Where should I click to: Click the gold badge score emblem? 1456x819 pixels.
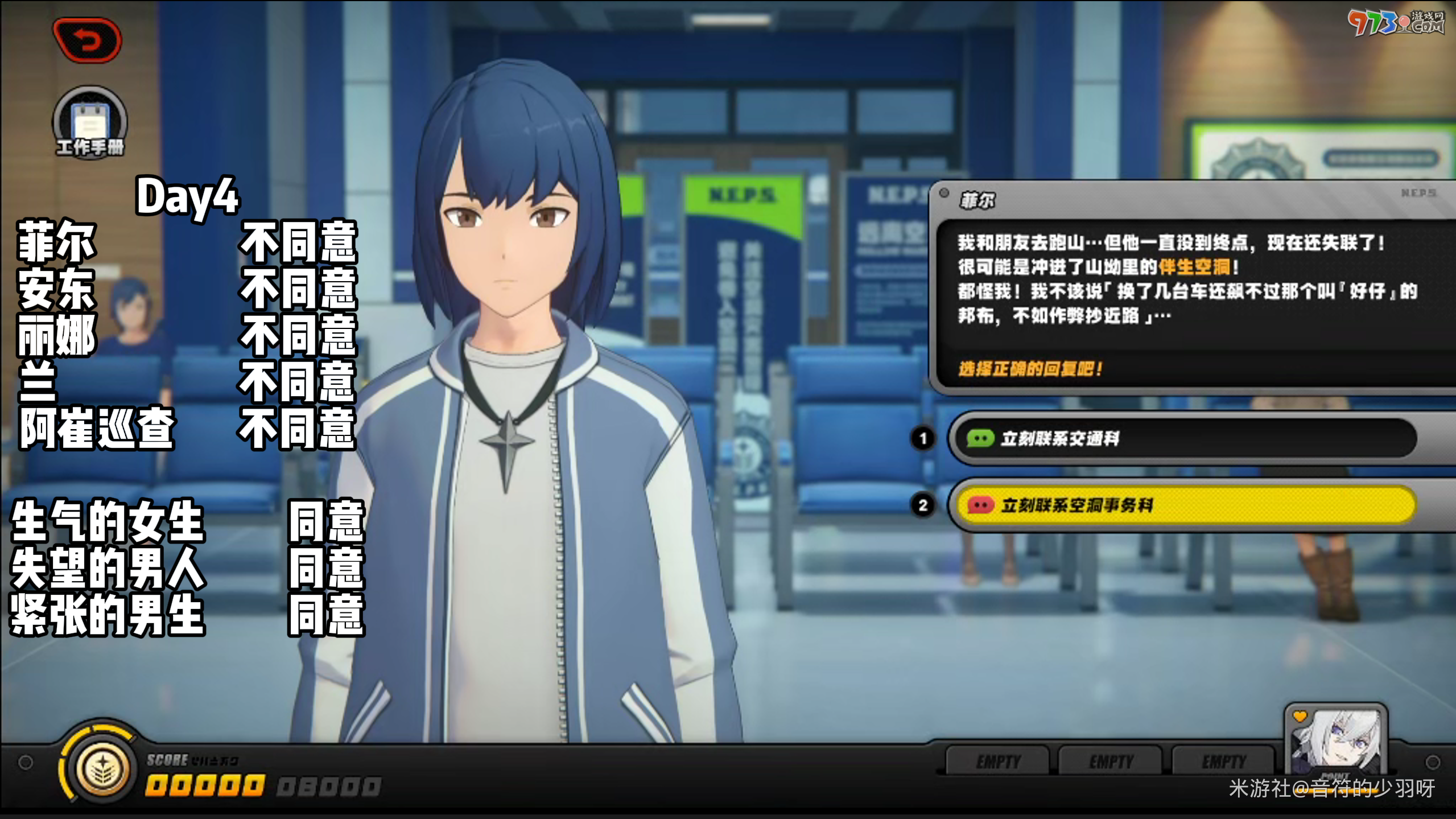coord(102,768)
